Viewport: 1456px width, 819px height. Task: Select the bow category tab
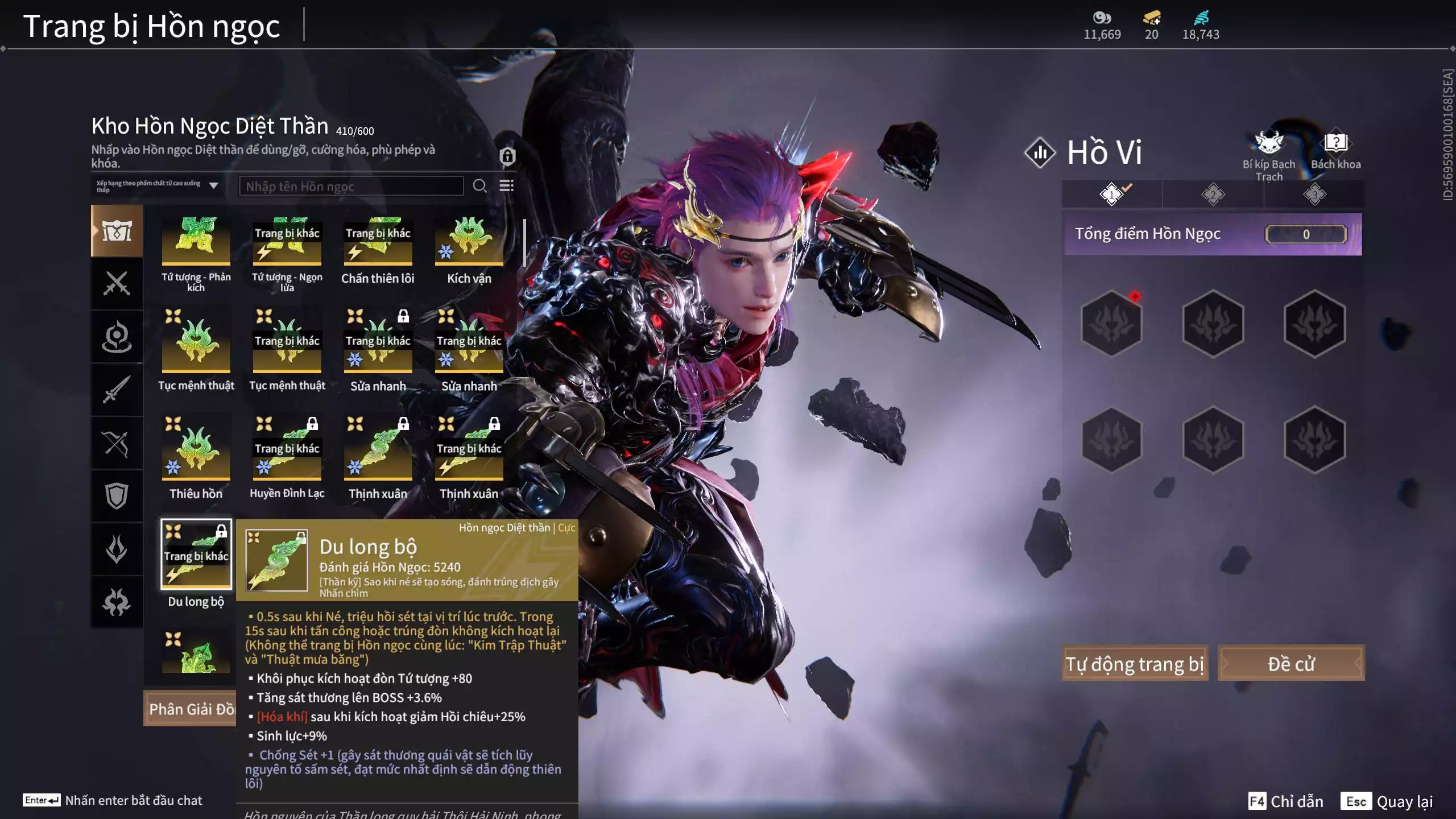point(117,444)
